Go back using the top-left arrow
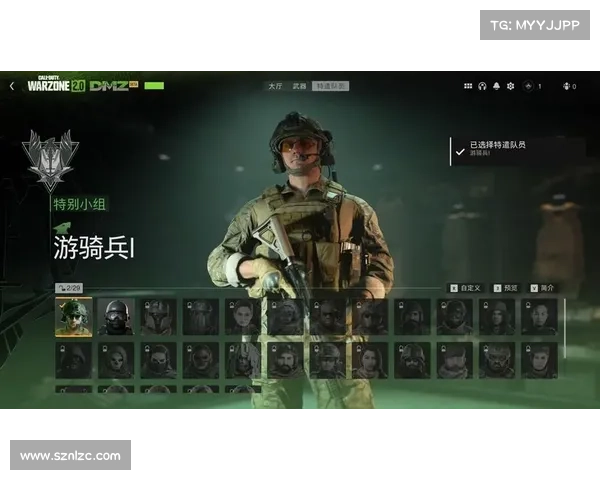 [x=12, y=86]
